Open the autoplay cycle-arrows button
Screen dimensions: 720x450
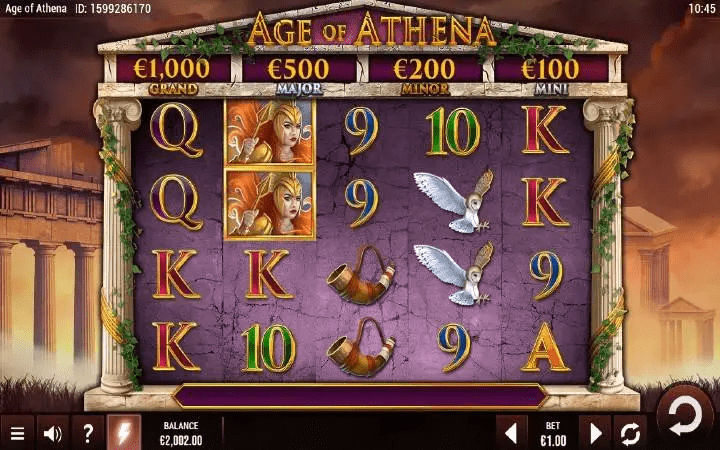(x=631, y=433)
